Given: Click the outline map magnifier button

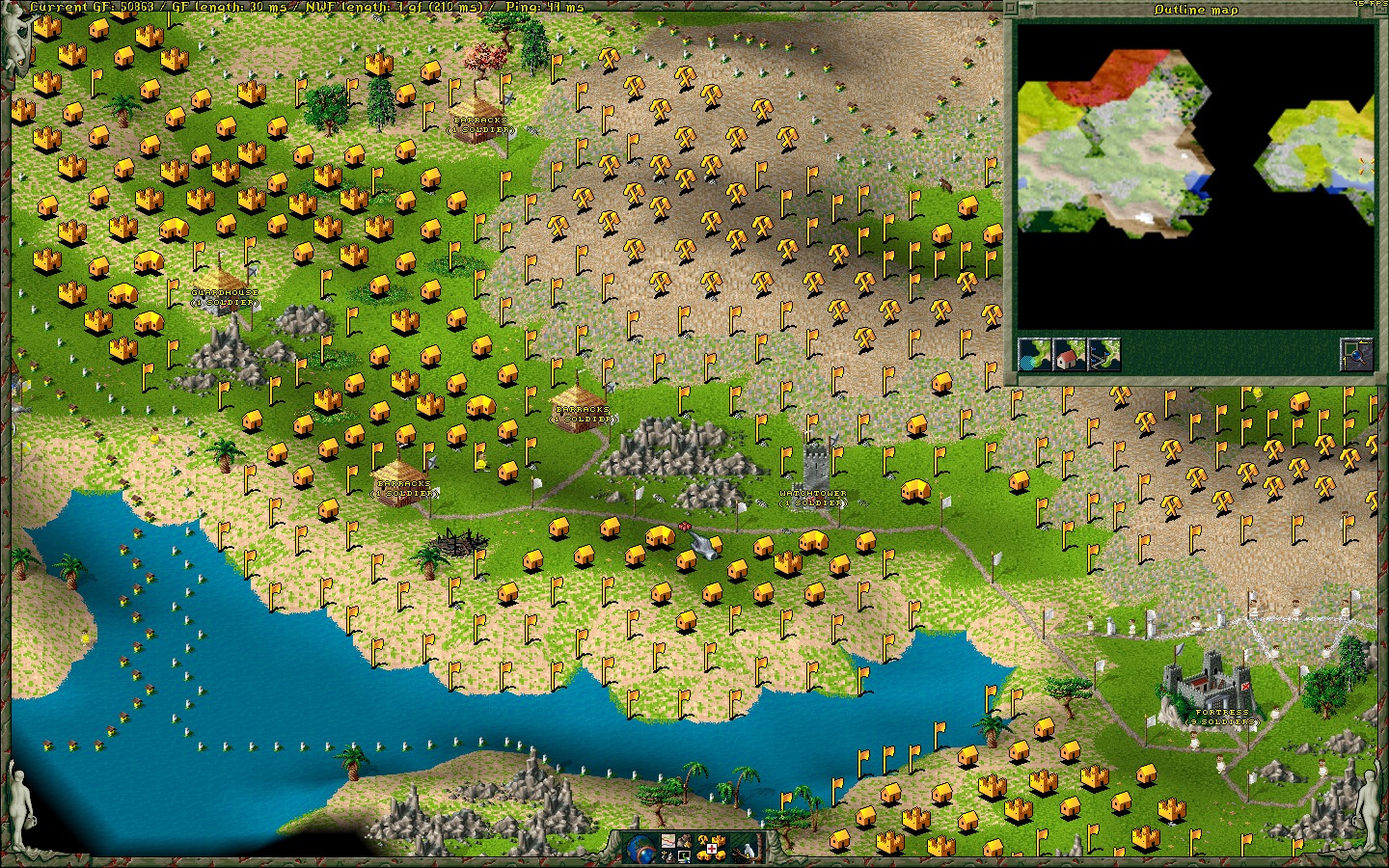Looking at the screenshot, I should [x=1355, y=355].
